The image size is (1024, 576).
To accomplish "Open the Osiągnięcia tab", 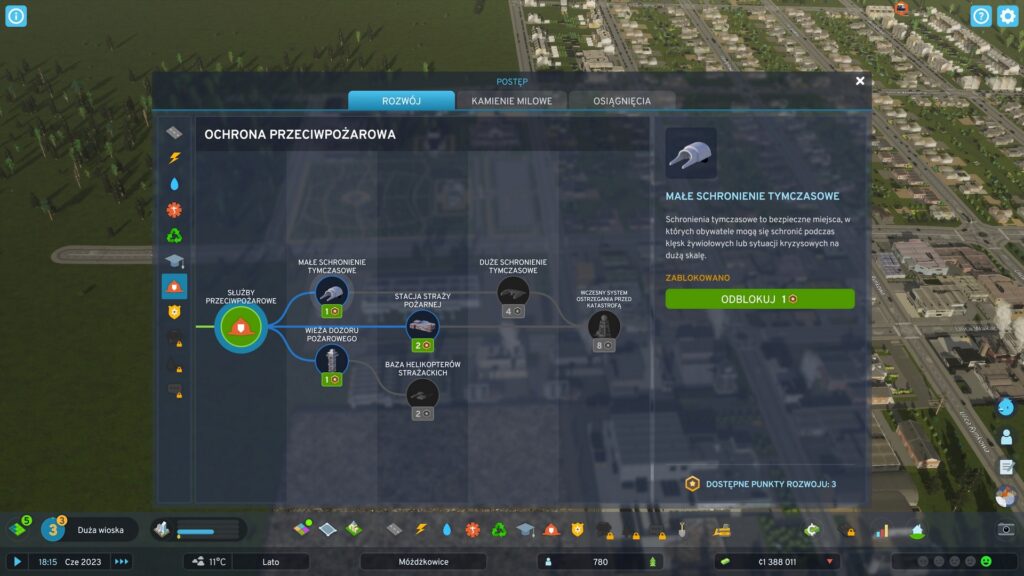I will click(x=621, y=101).
